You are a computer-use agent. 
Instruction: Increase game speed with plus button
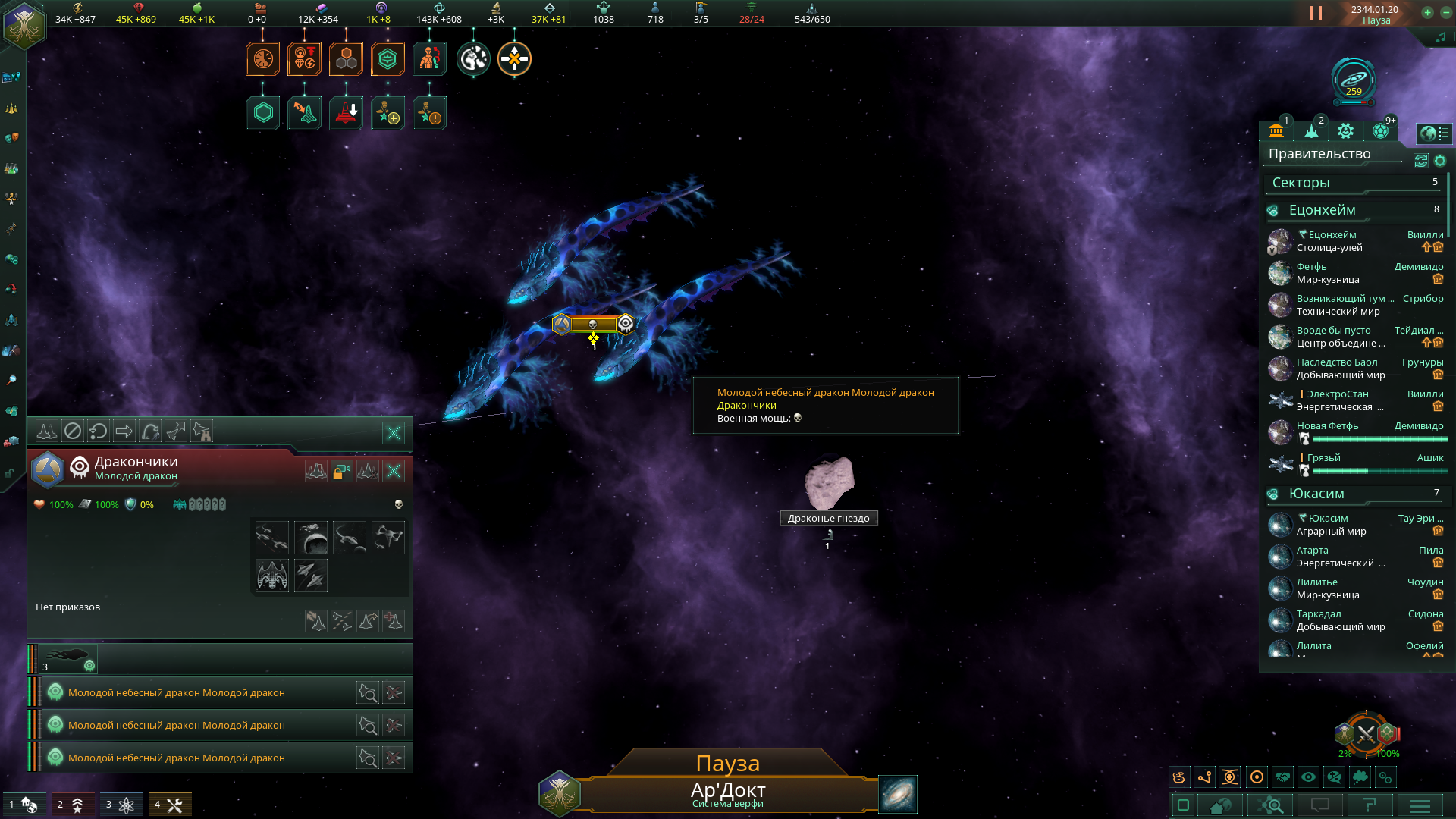[1427, 12]
